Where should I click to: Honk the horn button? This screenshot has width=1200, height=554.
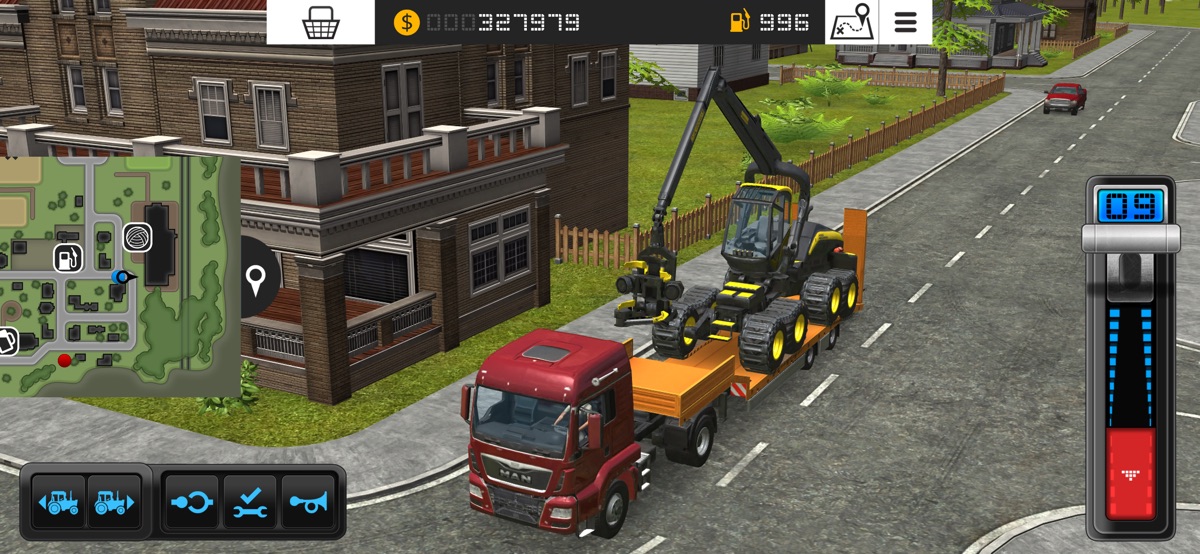coord(308,502)
